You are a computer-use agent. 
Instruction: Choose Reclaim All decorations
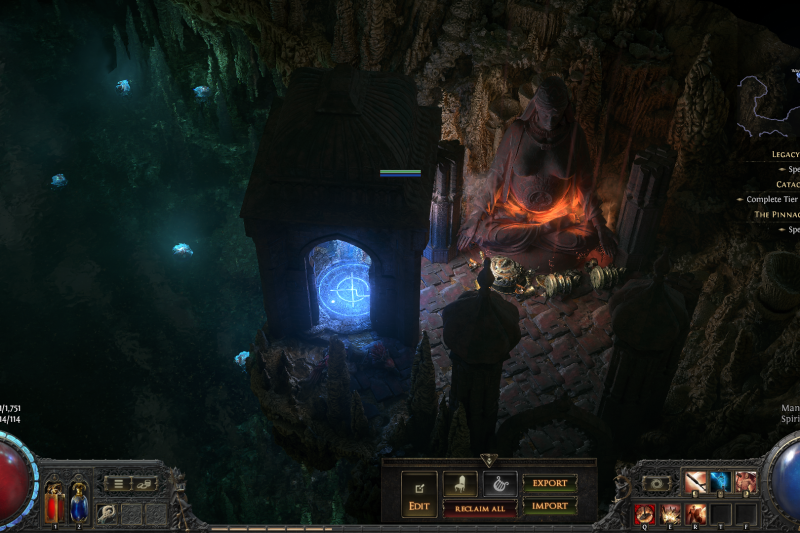tap(480, 509)
